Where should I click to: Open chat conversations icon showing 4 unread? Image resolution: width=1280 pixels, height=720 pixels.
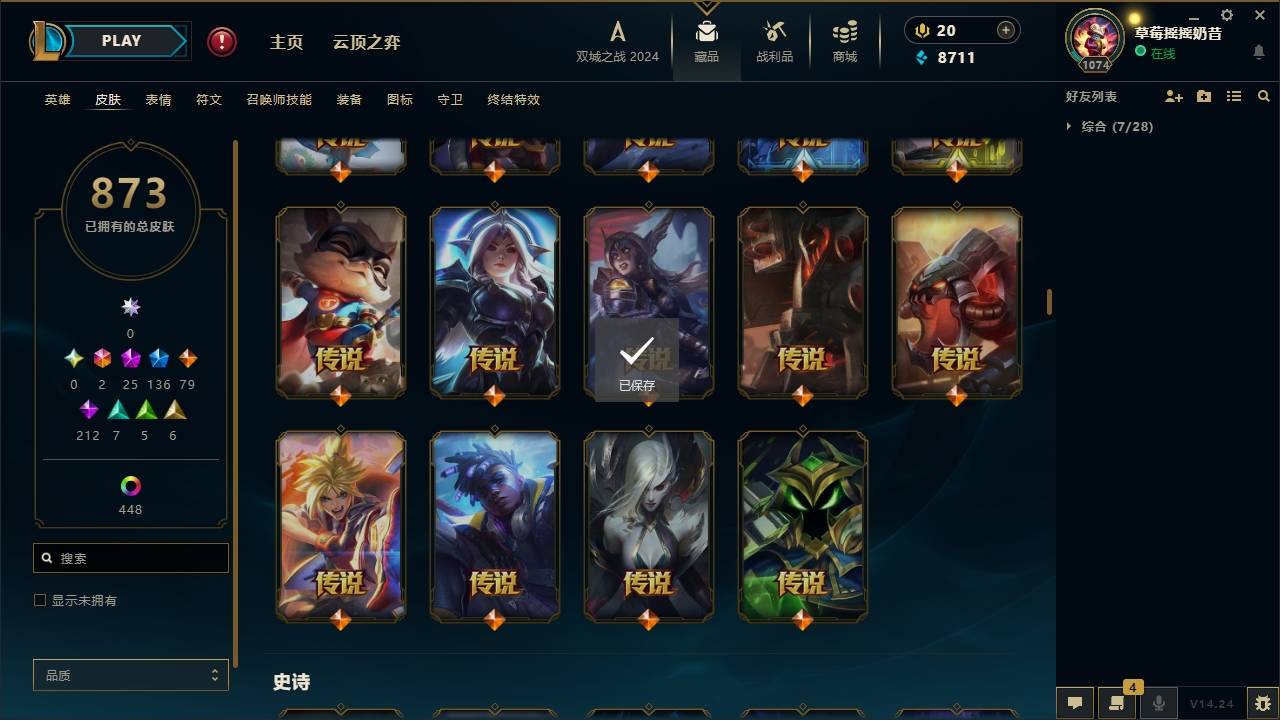pyautogui.click(x=1119, y=703)
